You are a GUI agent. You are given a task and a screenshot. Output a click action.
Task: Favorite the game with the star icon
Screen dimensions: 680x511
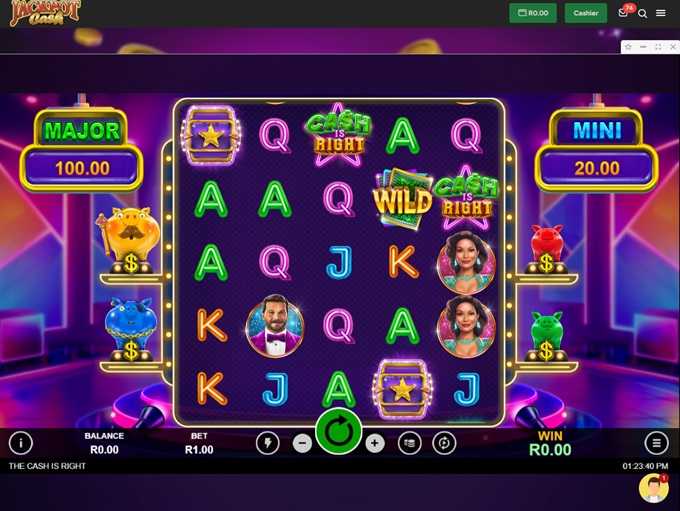pos(628,47)
